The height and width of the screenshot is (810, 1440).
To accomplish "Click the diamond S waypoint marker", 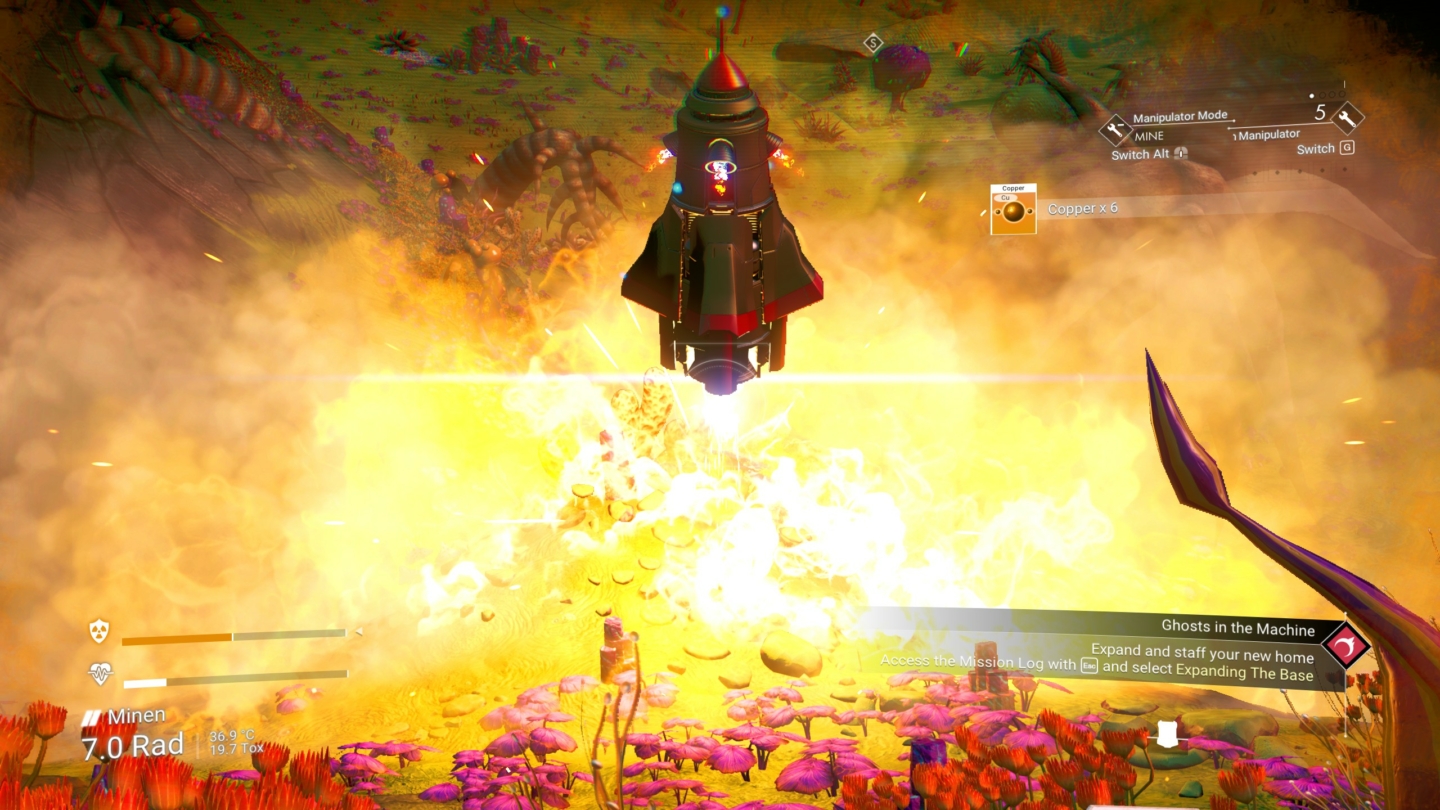I will 875,41.
